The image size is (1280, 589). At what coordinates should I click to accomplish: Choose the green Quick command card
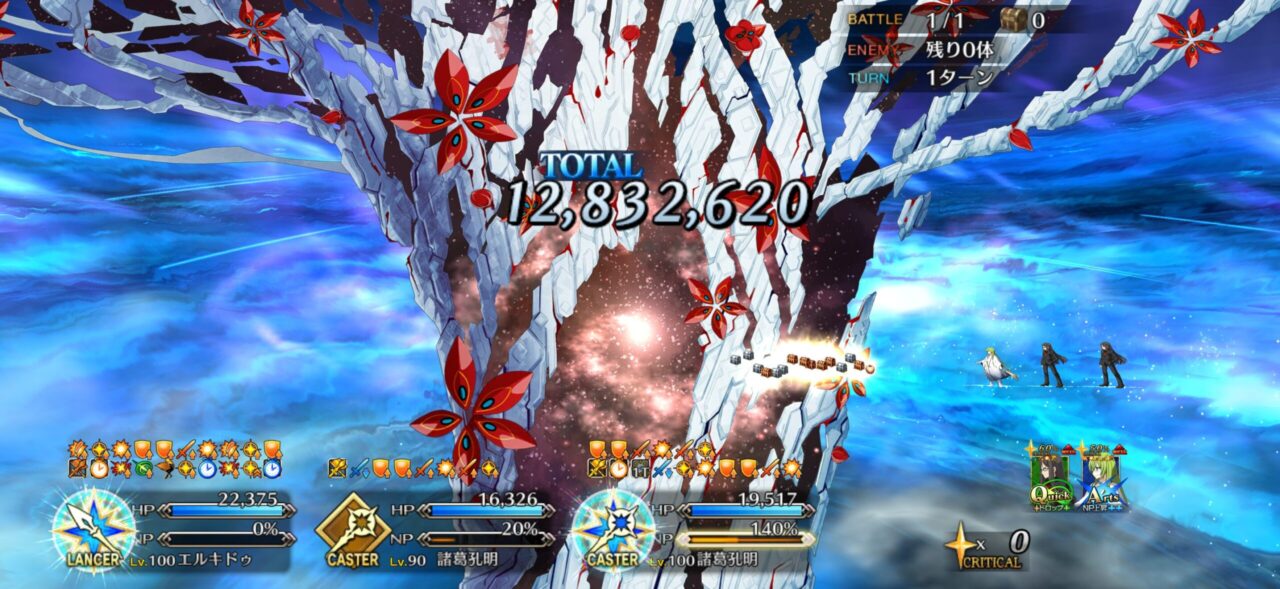pyautogui.click(x=1051, y=480)
